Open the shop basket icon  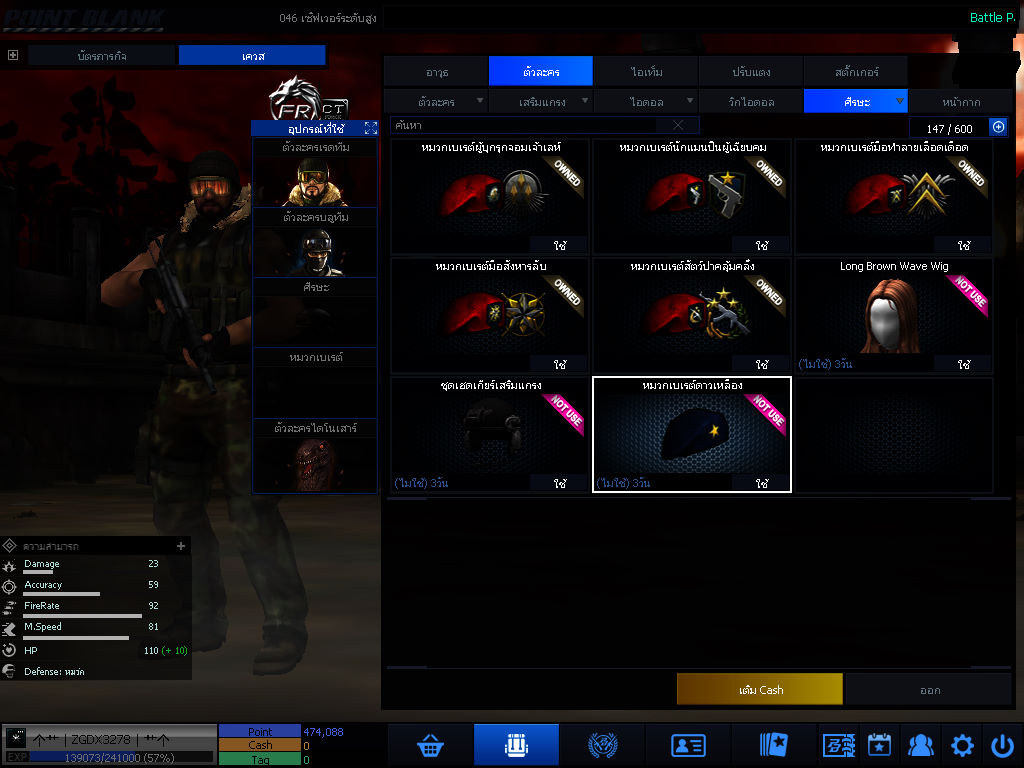pos(430,745)
